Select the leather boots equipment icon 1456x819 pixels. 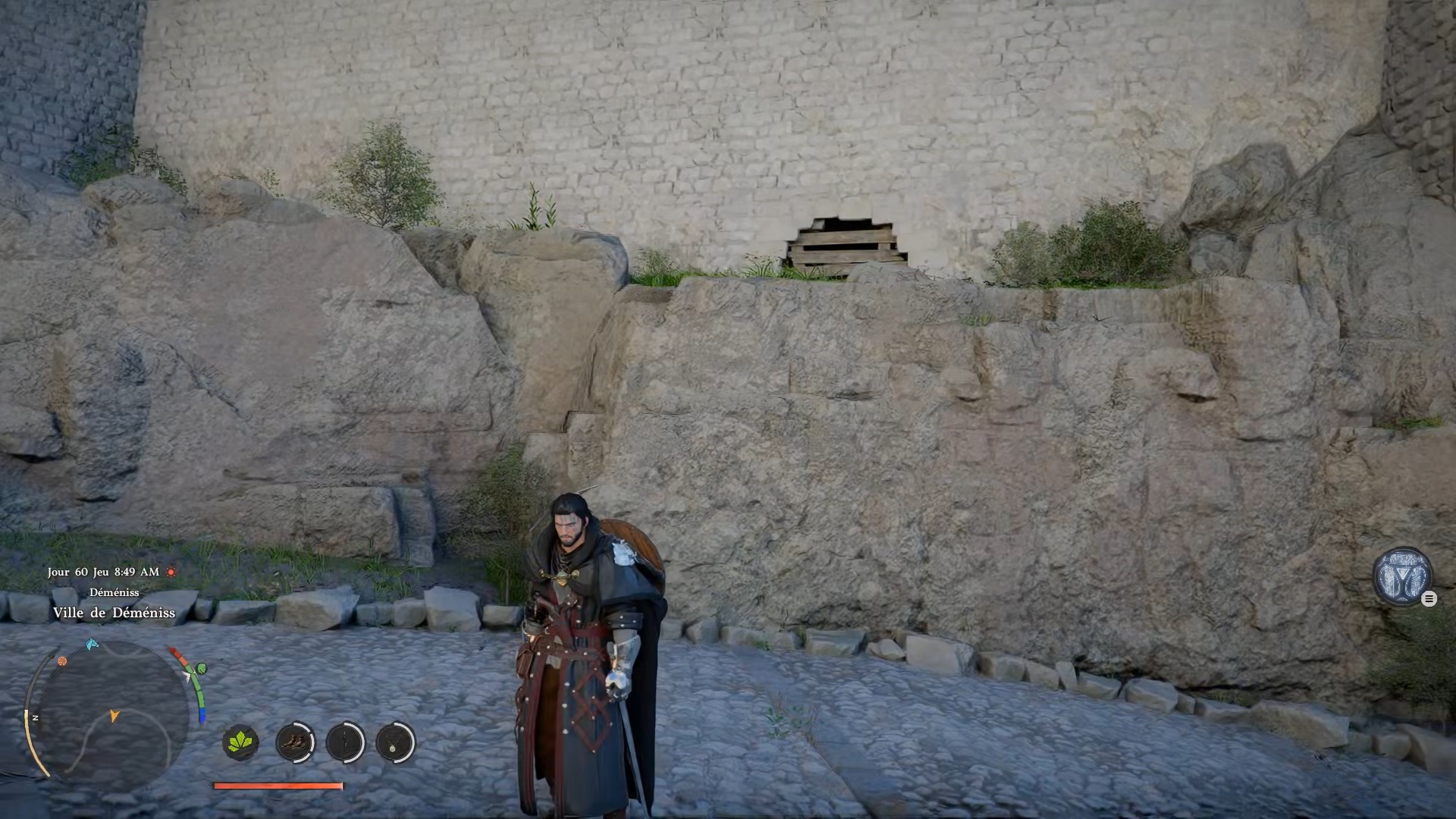[x=294, y=742]
